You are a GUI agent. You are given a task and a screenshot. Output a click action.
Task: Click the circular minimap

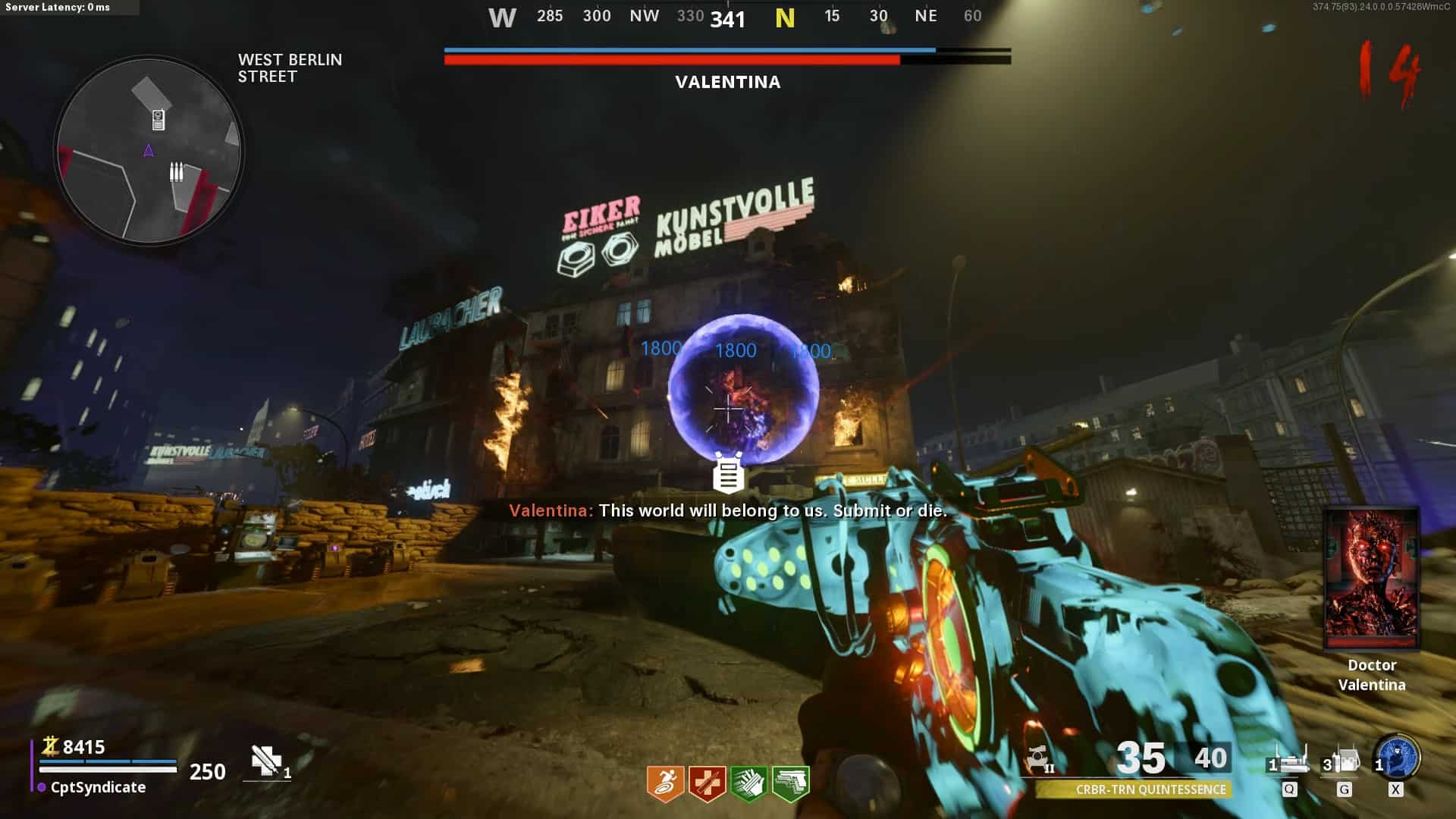pyautogui.click(x=149, y=150)
